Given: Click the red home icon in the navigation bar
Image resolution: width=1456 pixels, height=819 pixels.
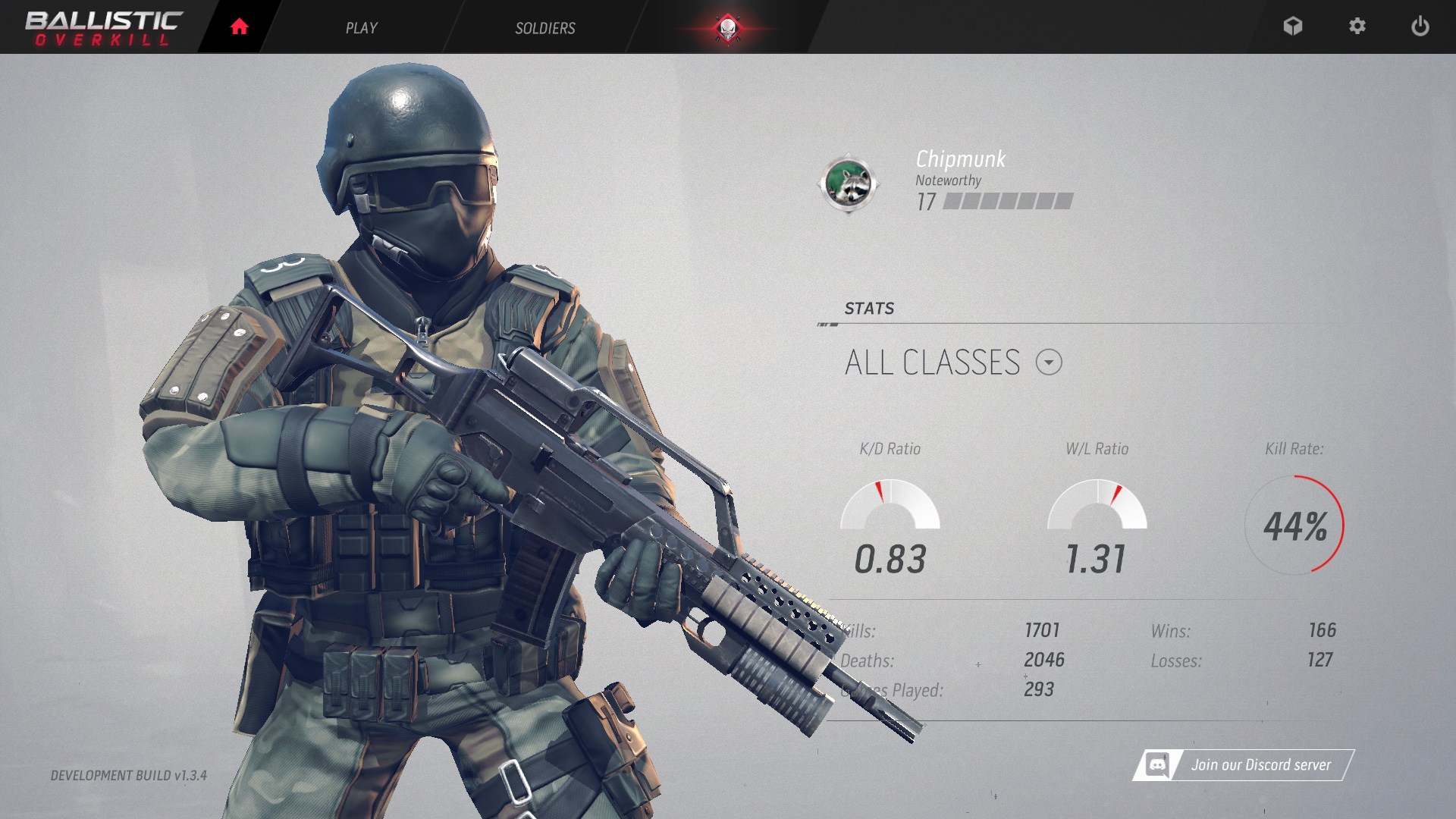Looking at the screenshot, I should (239, 27).
